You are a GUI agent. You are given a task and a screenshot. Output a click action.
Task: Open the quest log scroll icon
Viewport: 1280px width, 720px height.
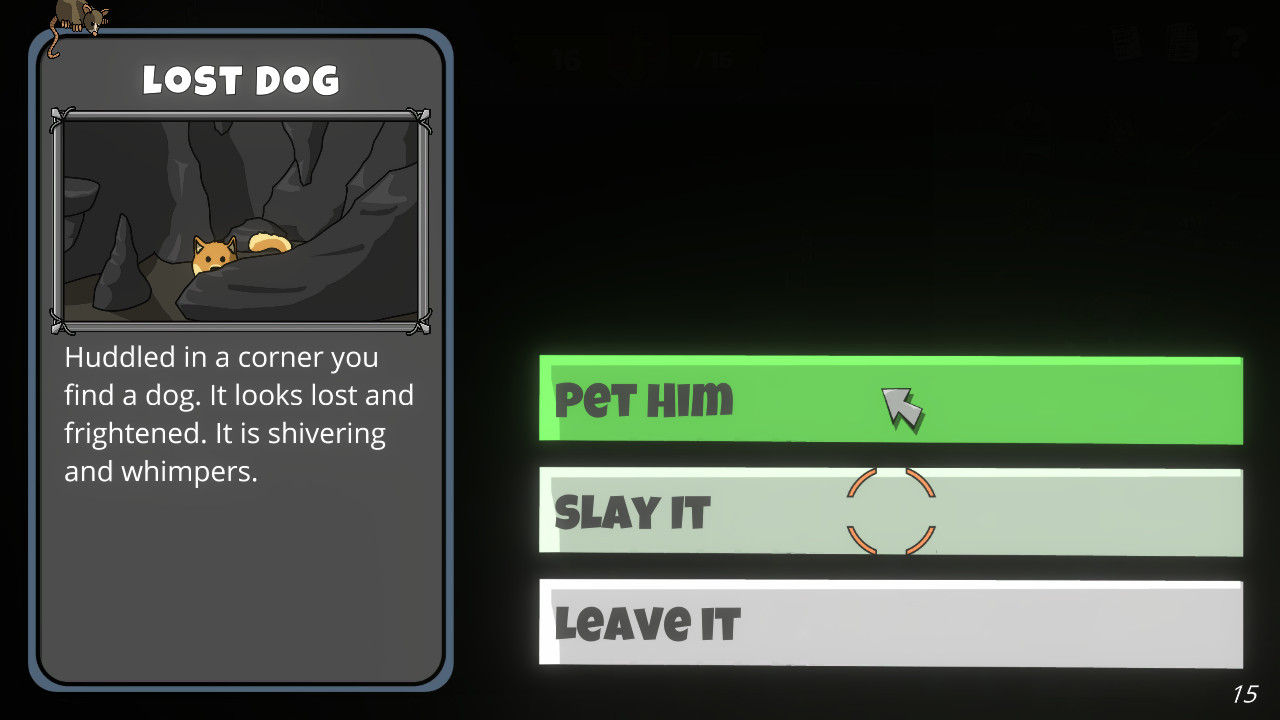coord(1182,43)
